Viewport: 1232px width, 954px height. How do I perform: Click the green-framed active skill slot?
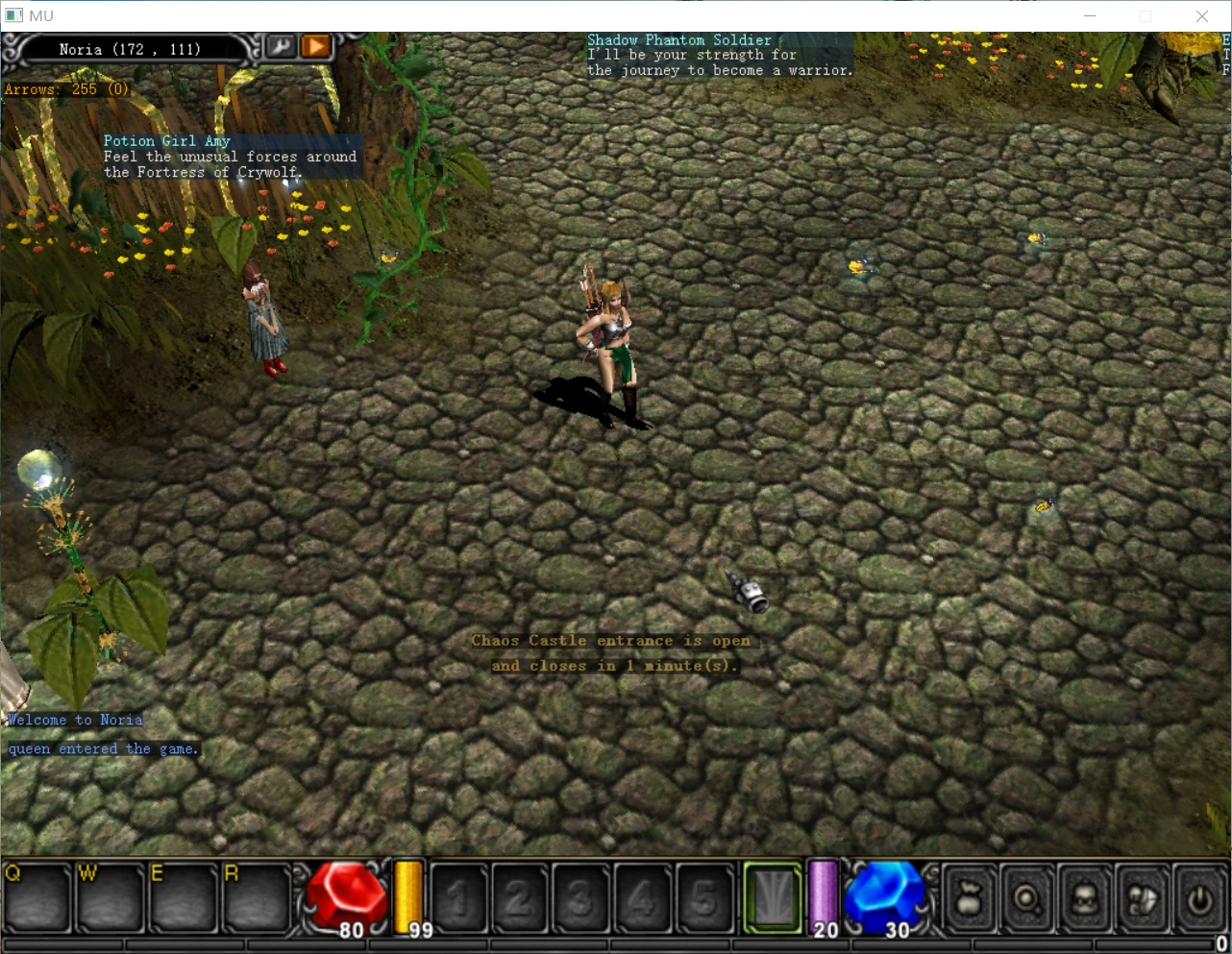[x=773, y=898]
